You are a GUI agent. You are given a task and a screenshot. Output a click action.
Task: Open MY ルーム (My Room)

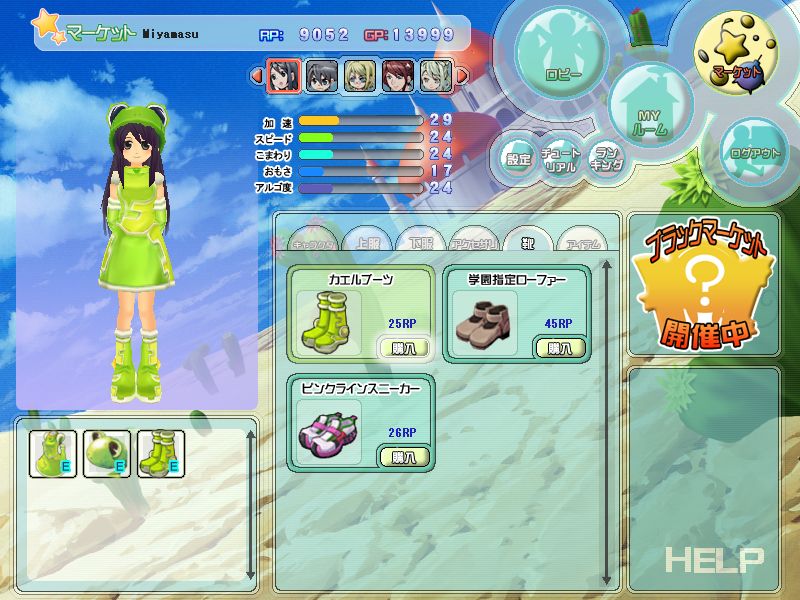(x=648, y=112)
